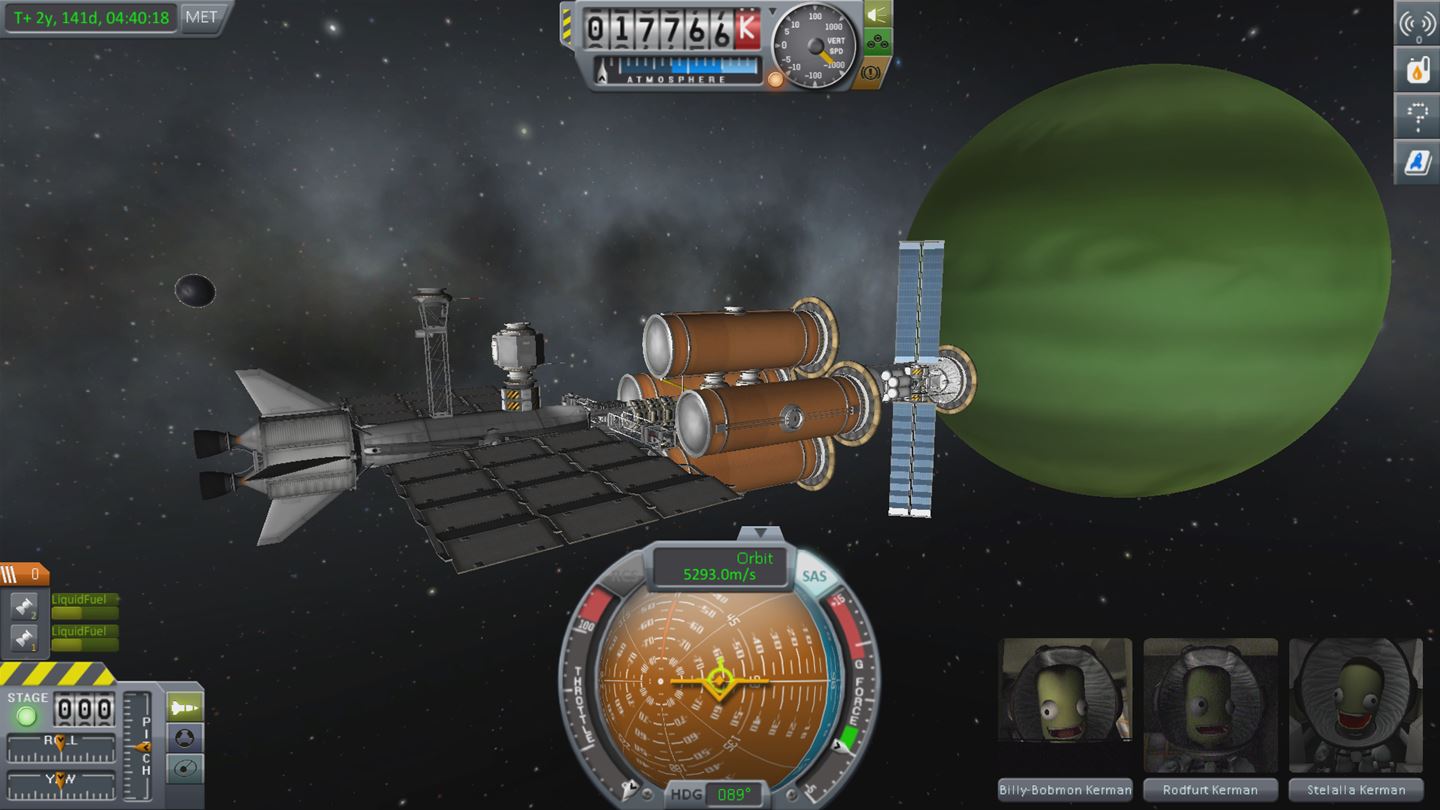Select the maneuver gauge icon bottom left
The image size is (1440, 810).
pos(183,769)
